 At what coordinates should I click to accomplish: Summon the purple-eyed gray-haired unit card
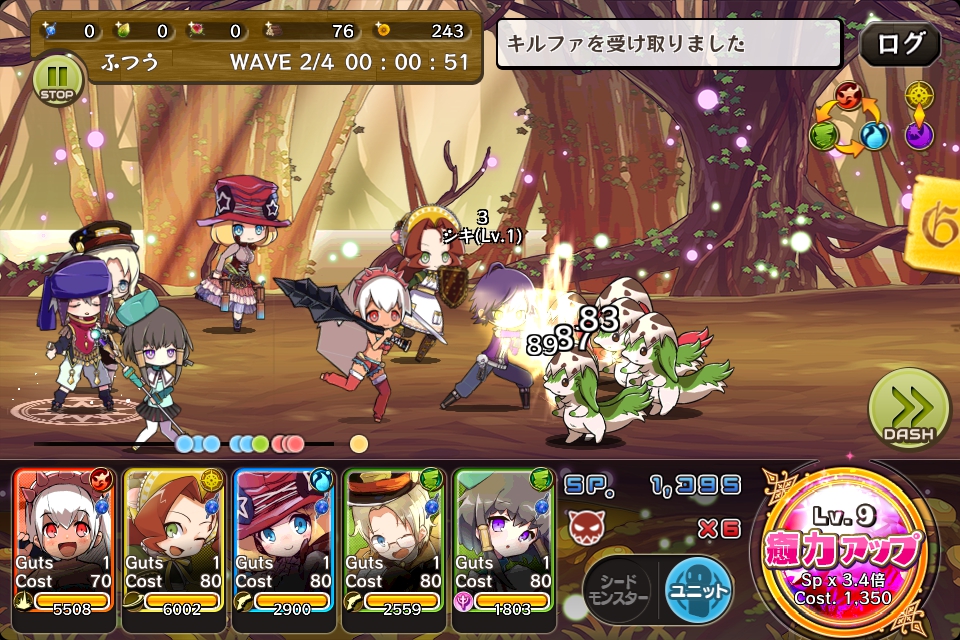point(503,540)
